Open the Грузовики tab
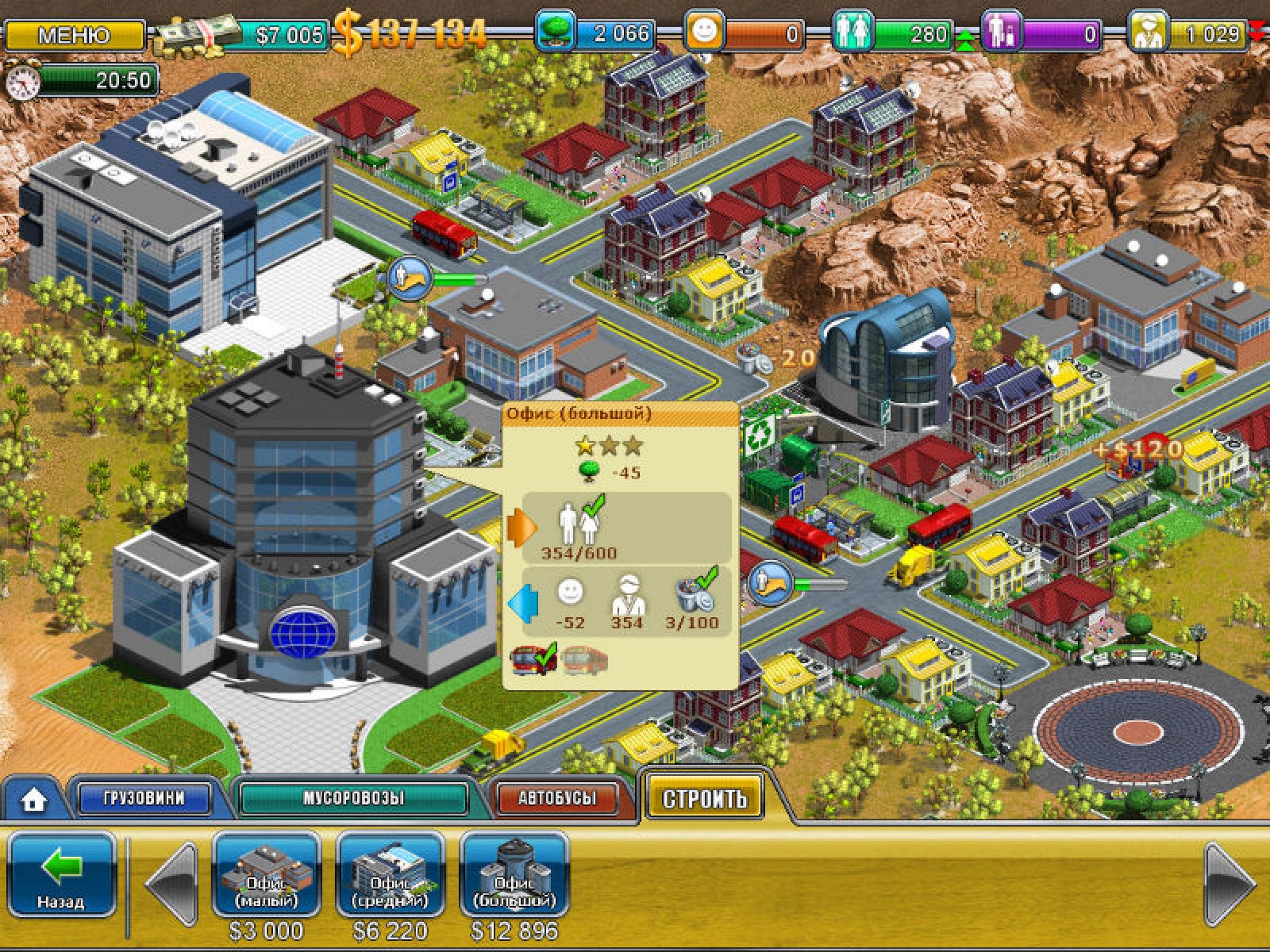The height and width of the screenshot is (952, 1270). pyautogui.click(x=144, y=798)
